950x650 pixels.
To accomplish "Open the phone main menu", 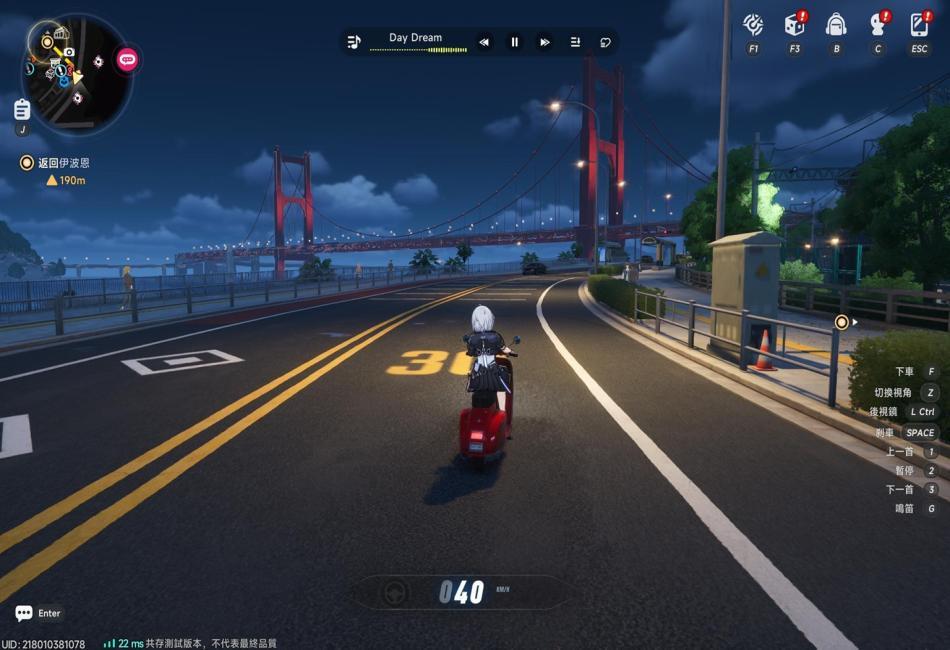I will click(x=919, y=25).
